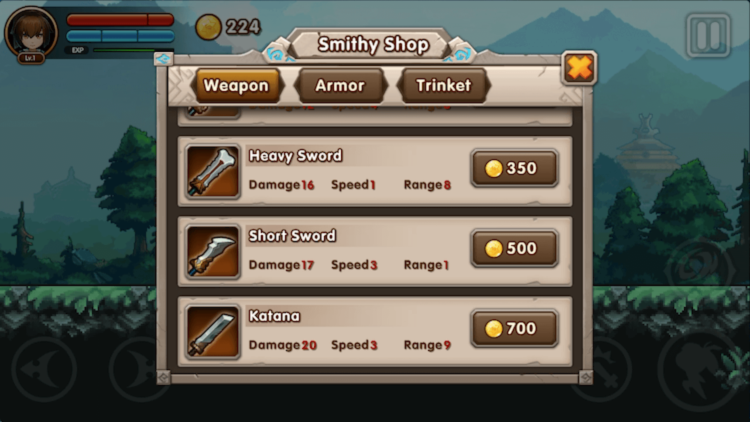Buy the Heavy Sword for 350 gold

pos(514,168)
